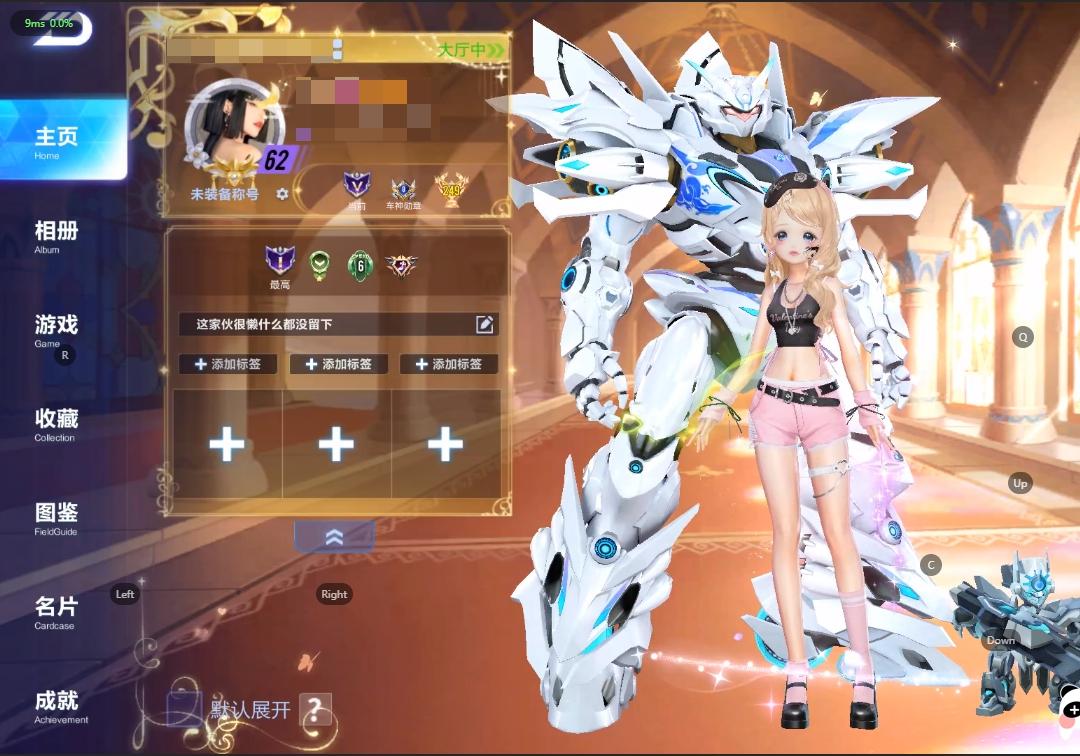Select the gold trophy 249 icon

451,188
